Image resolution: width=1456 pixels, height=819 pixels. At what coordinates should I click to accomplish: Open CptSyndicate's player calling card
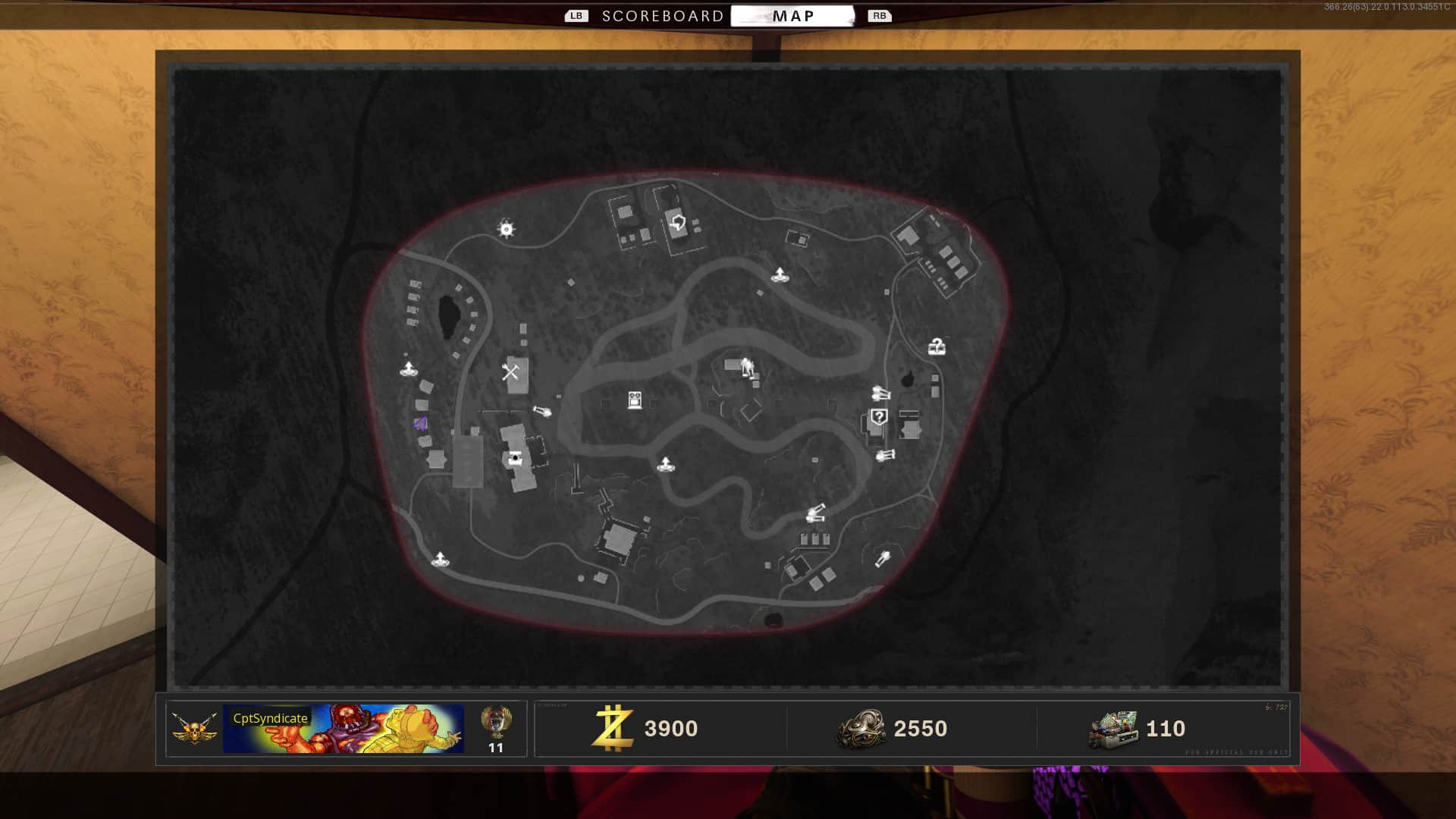(x=343, y=729)
